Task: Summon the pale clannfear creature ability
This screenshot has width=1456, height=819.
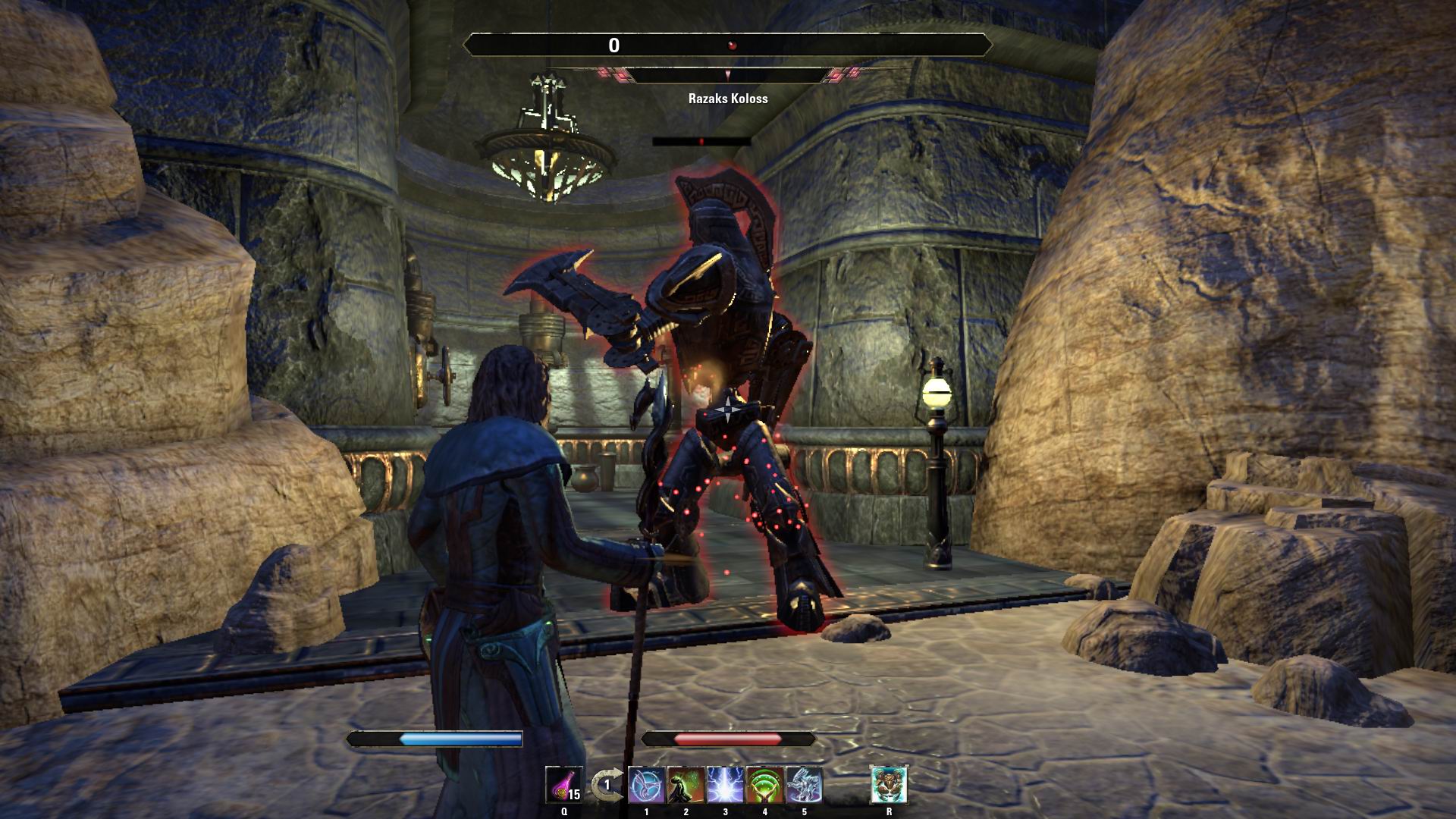Action: coord(804,785)
